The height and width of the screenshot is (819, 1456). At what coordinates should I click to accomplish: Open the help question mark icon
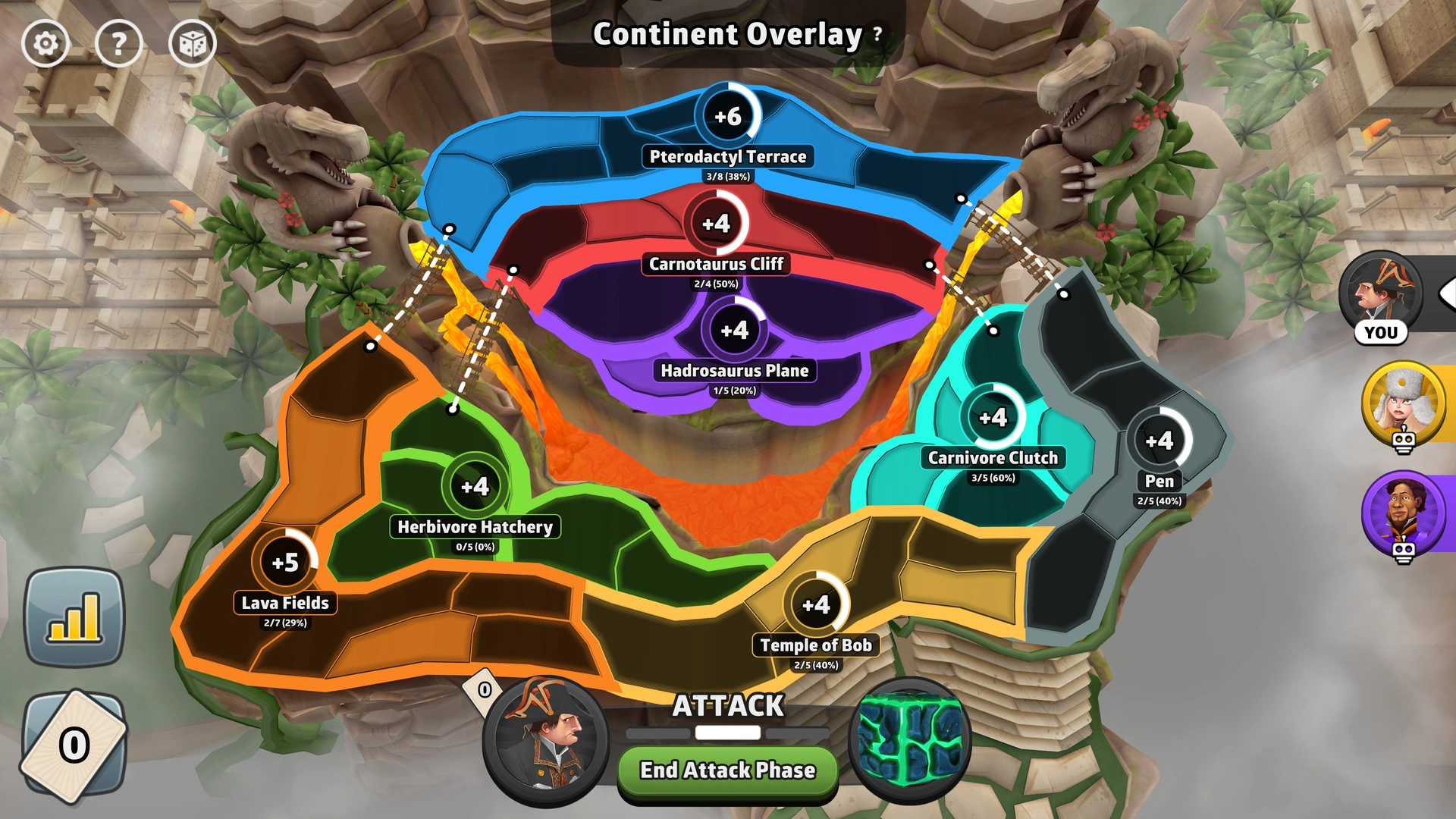click(x=119, y=43)
